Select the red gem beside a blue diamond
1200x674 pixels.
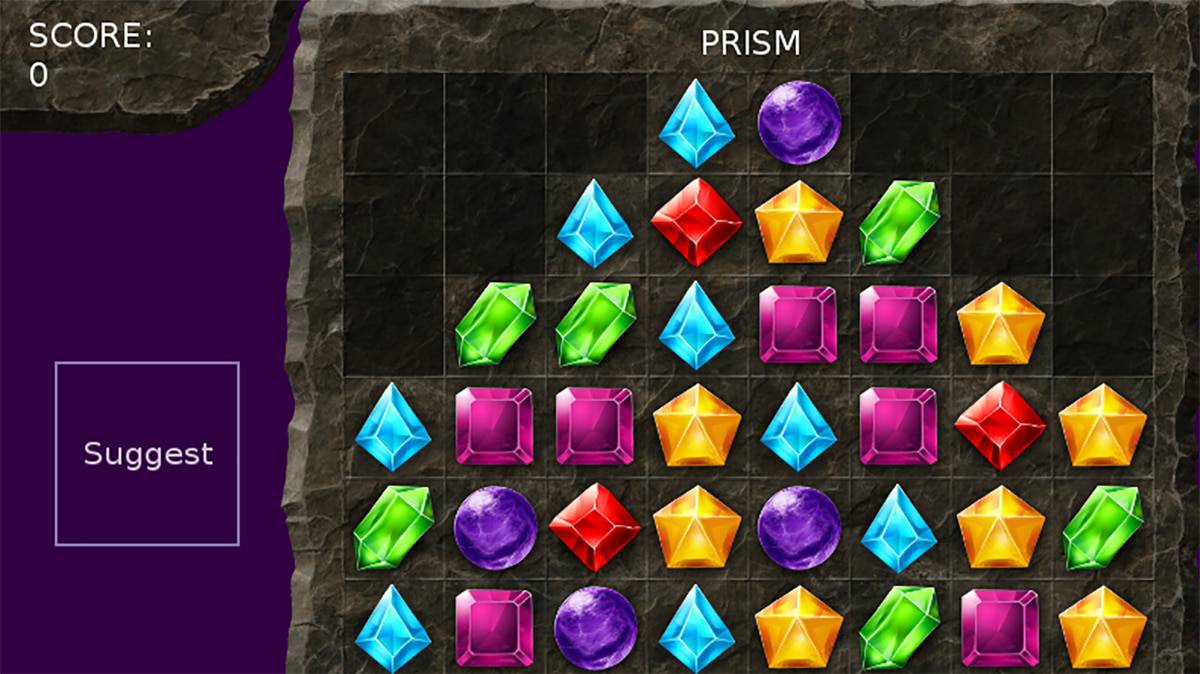click(x=697, y=222)
